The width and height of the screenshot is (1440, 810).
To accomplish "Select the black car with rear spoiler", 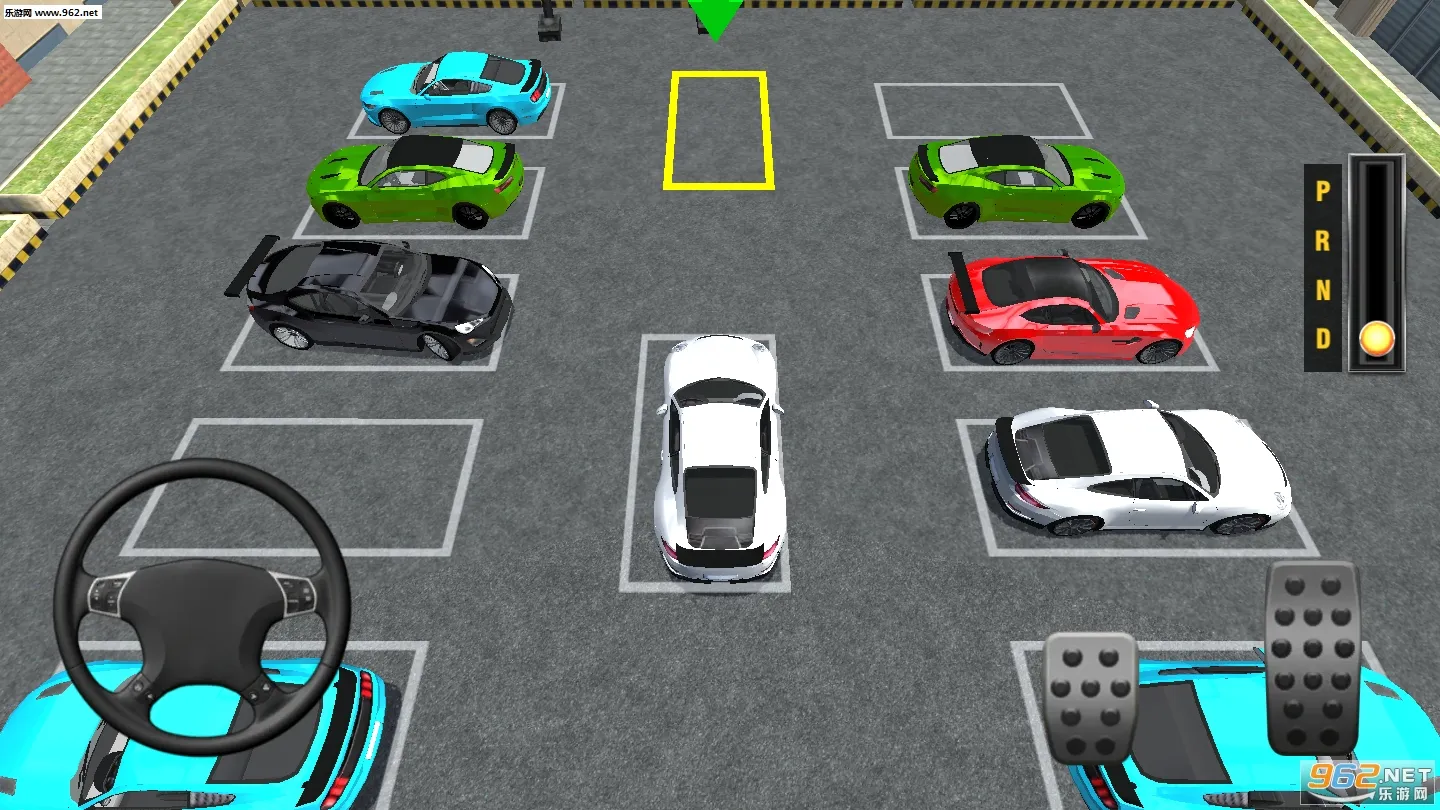I will click(370, 300).
